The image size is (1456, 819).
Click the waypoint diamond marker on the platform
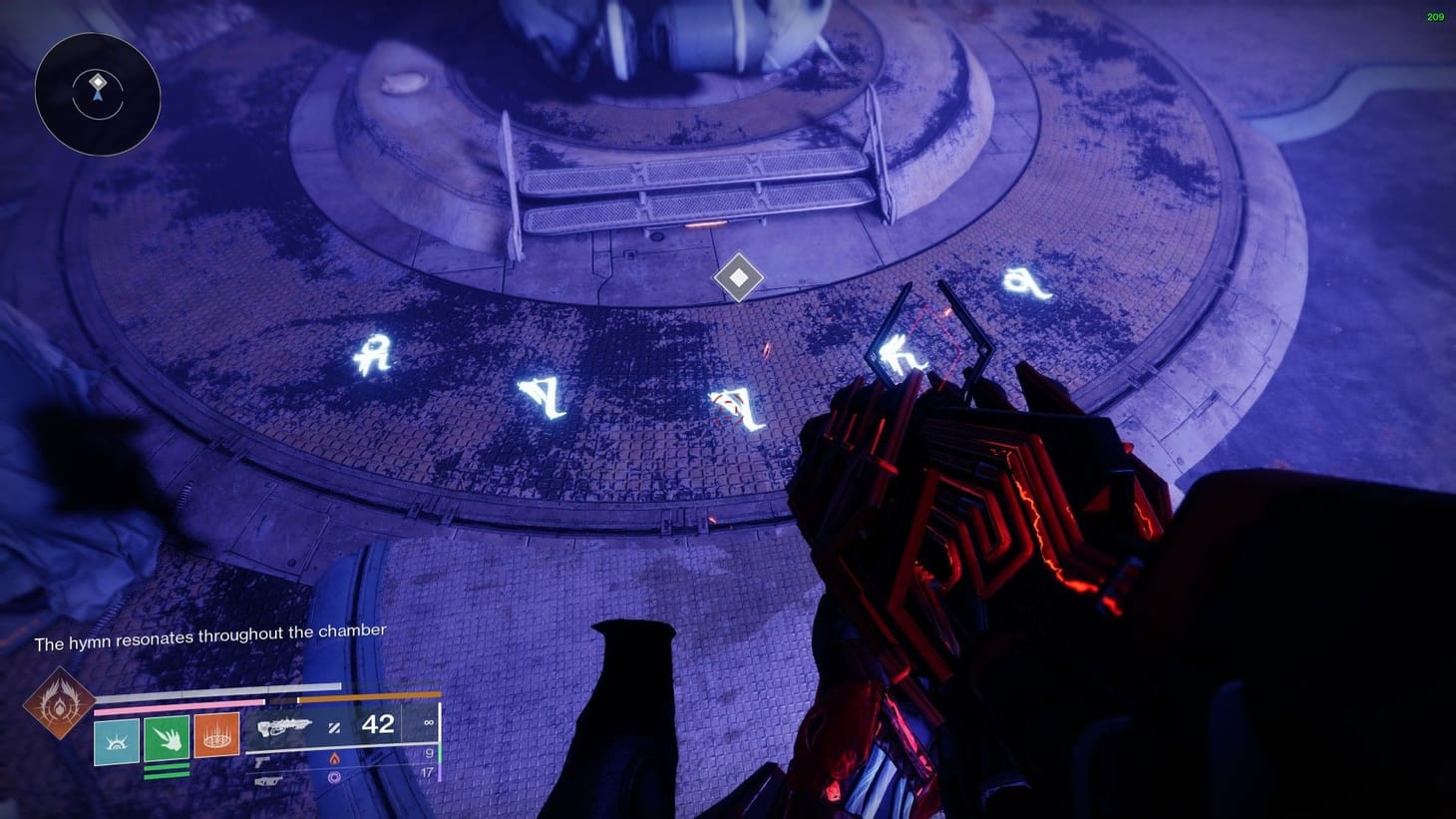[738, 277]
